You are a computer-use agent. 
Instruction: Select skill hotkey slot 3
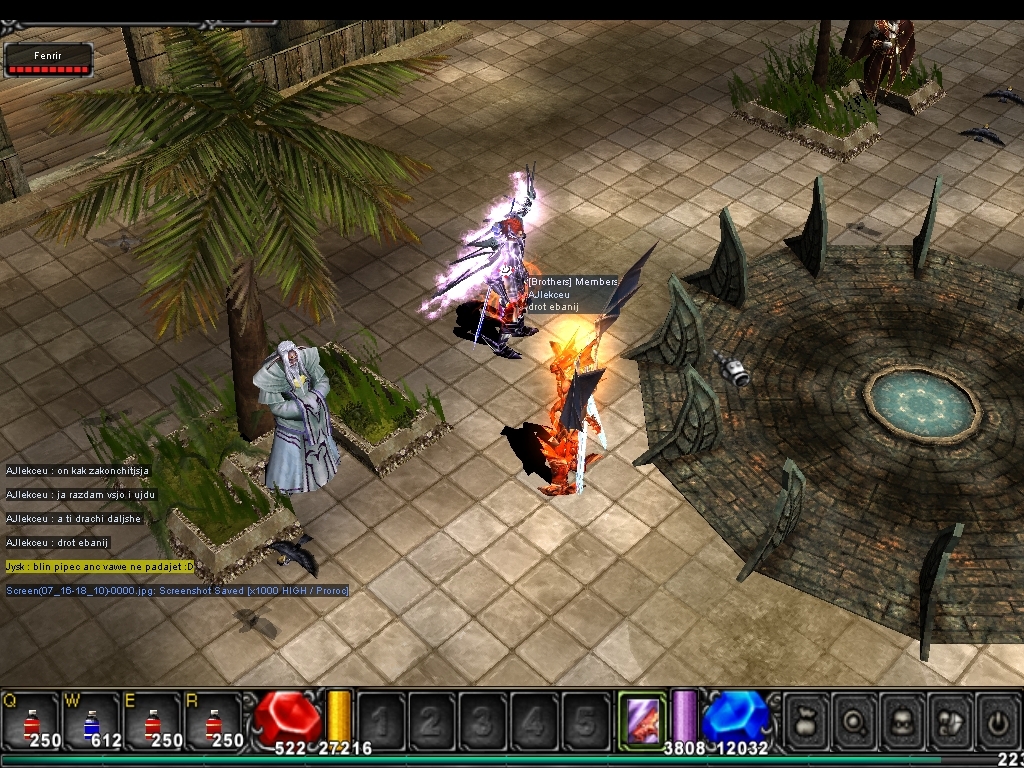[483, 720]
